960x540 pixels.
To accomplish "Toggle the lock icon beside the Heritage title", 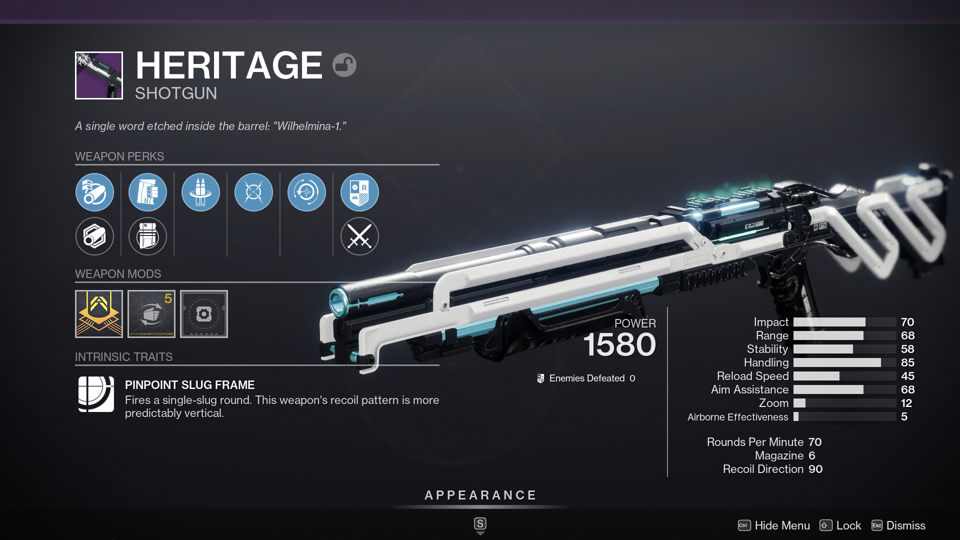I will (x=344, y=65).
